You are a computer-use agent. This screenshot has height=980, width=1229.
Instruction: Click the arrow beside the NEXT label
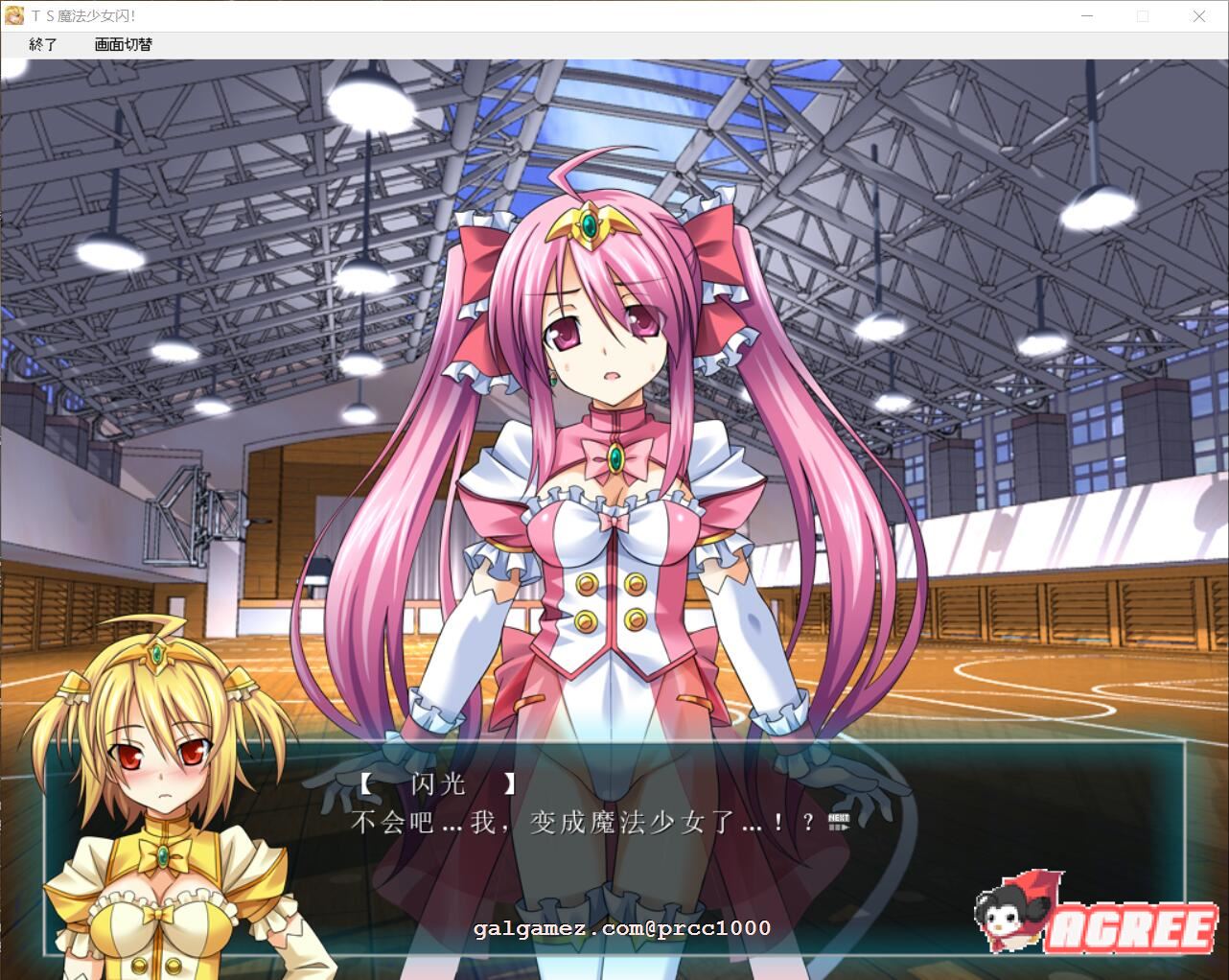tap(846, 827)
